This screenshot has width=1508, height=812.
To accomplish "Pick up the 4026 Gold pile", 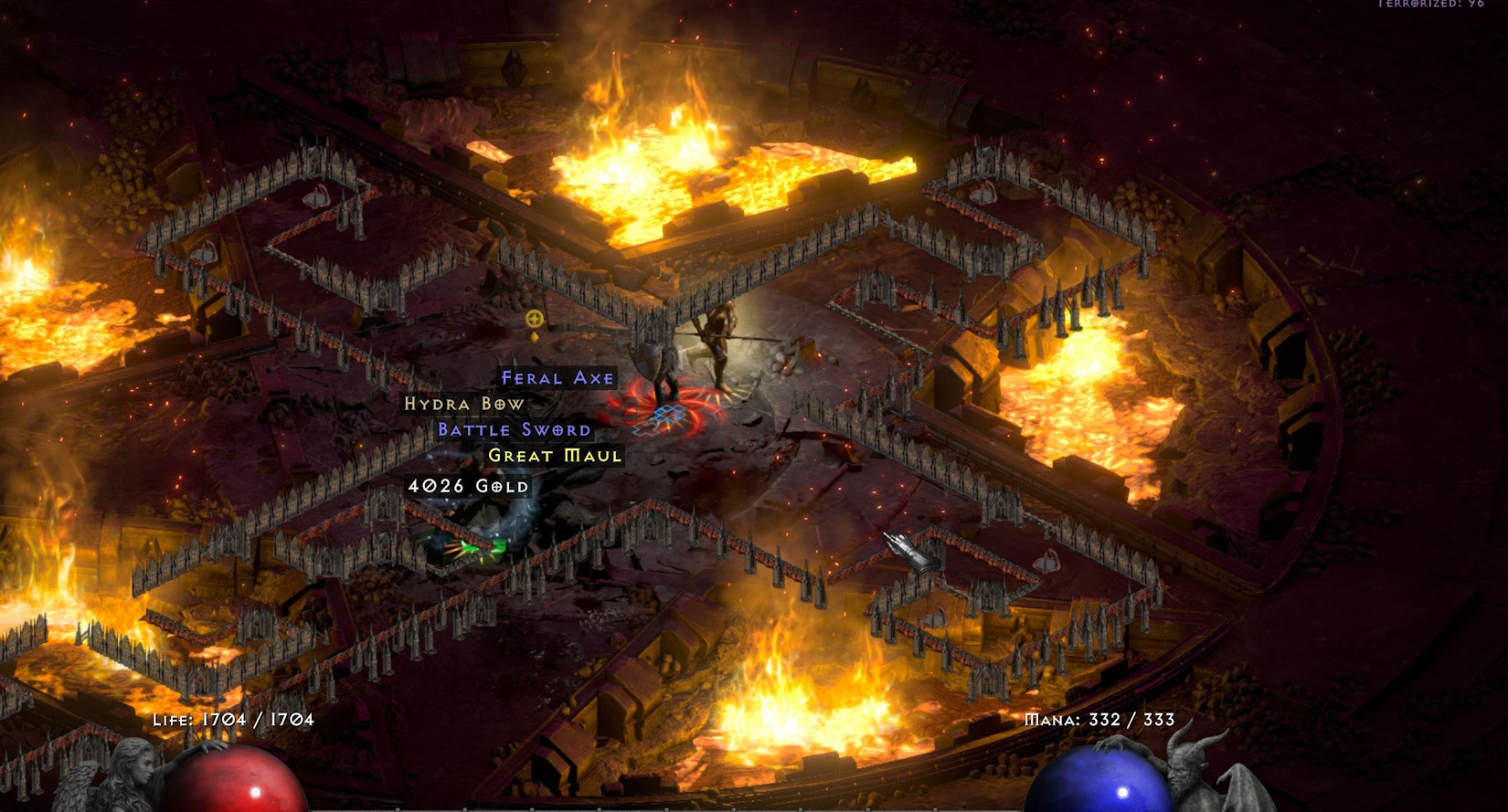I will pos(467,487).
